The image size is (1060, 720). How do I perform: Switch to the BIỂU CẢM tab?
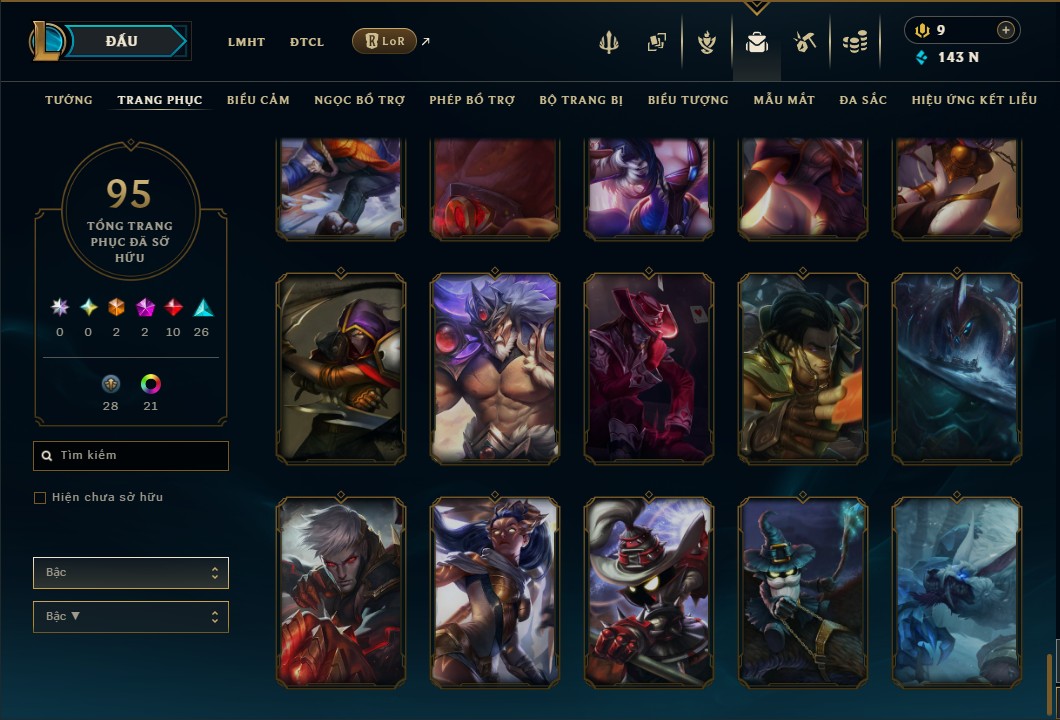(x=258, y=100)
